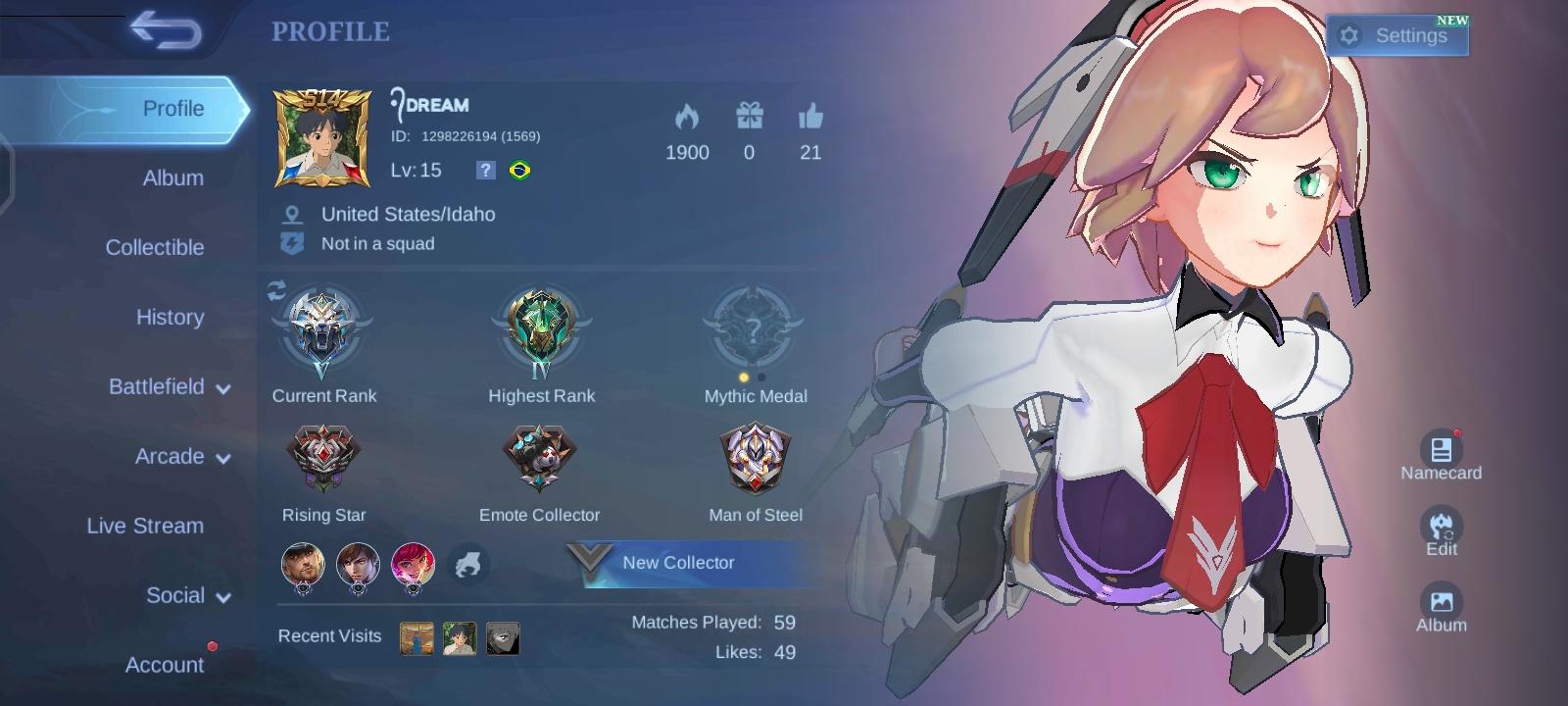Viewport: 1568px width, 706px height.
Task: Select the yellow page dot under Mythic Medal
Action: click(x=744, y=376)
